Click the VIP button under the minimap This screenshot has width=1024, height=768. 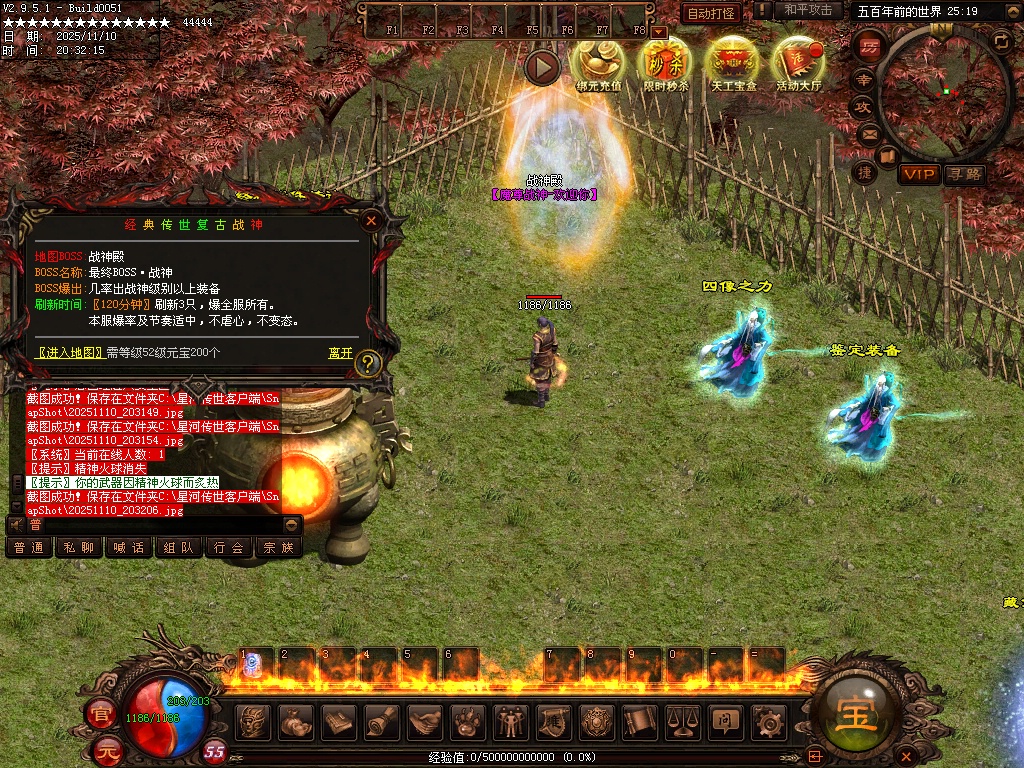click(x=918, y=175)
